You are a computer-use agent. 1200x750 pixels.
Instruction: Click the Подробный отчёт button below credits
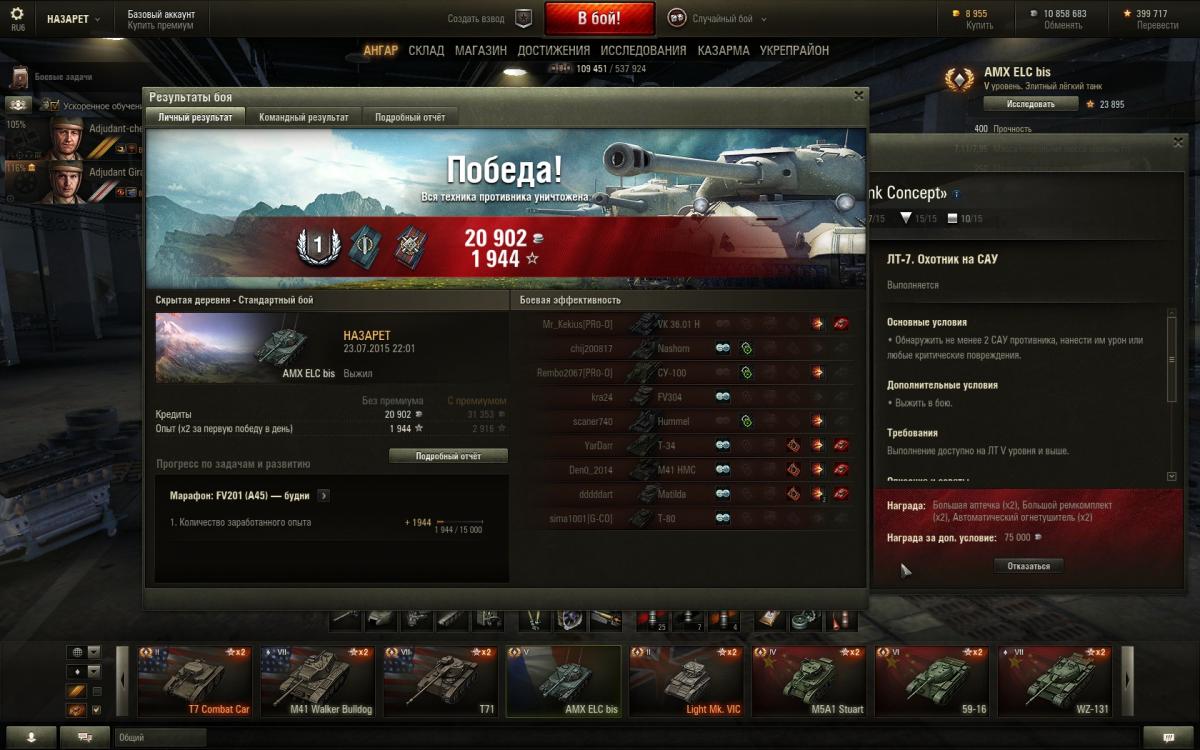click(448, 456)
